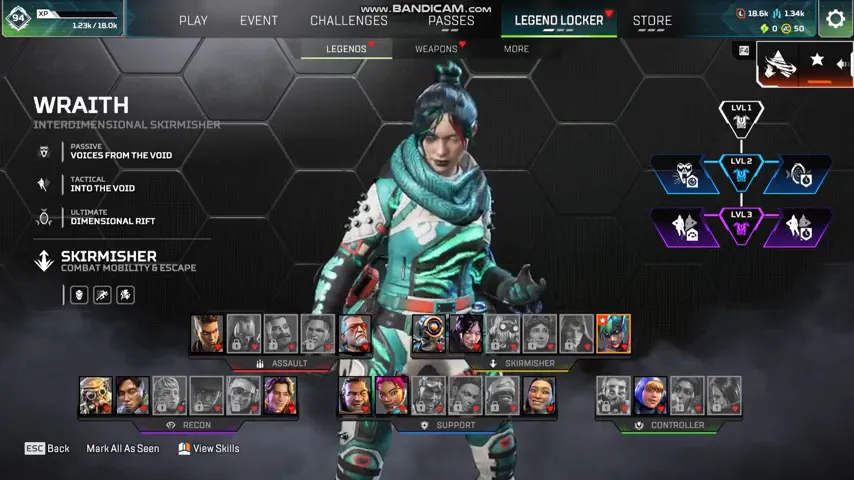This screenshot has height=480, width=854.
Task: Open the PASSES tab
Action: point(451,20)
